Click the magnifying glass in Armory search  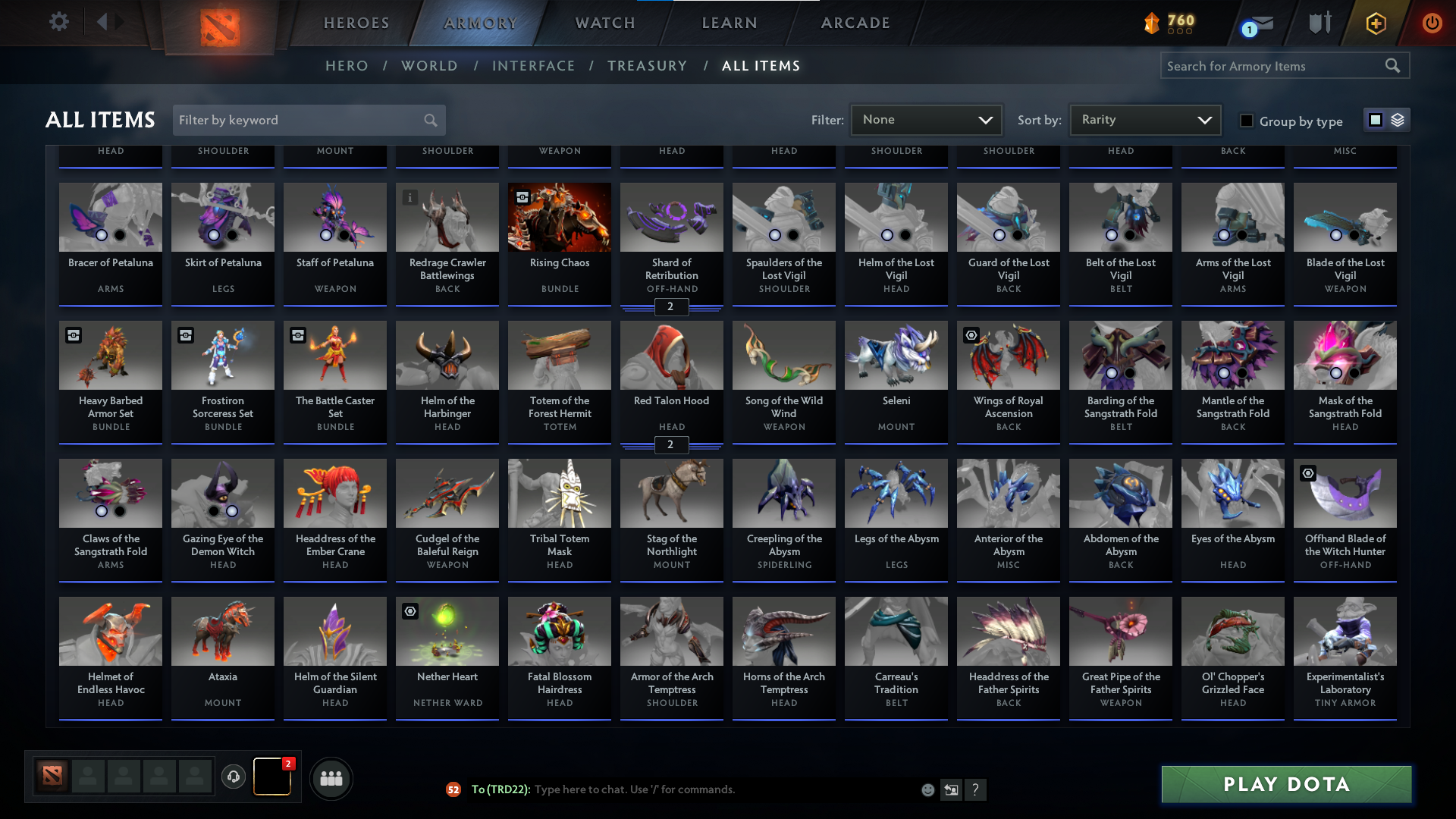(x=1394, y=65)
